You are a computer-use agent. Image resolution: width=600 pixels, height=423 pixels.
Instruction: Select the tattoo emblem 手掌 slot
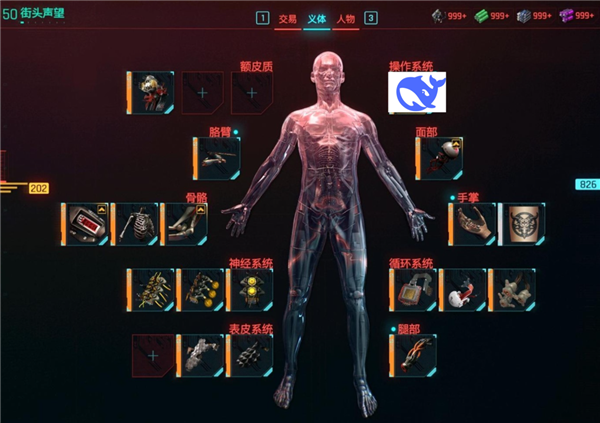522,224
